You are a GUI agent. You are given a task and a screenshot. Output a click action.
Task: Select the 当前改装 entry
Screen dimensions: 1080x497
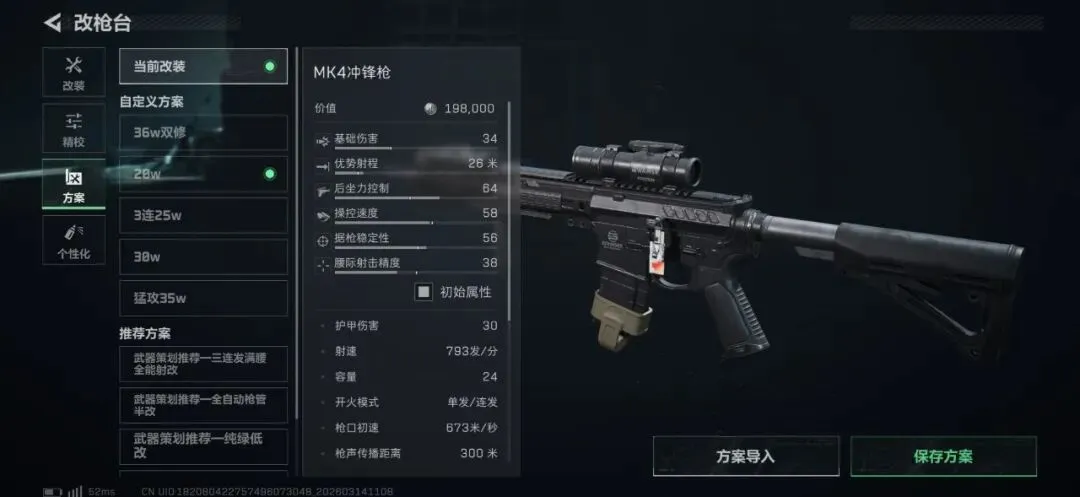[203, 67]
